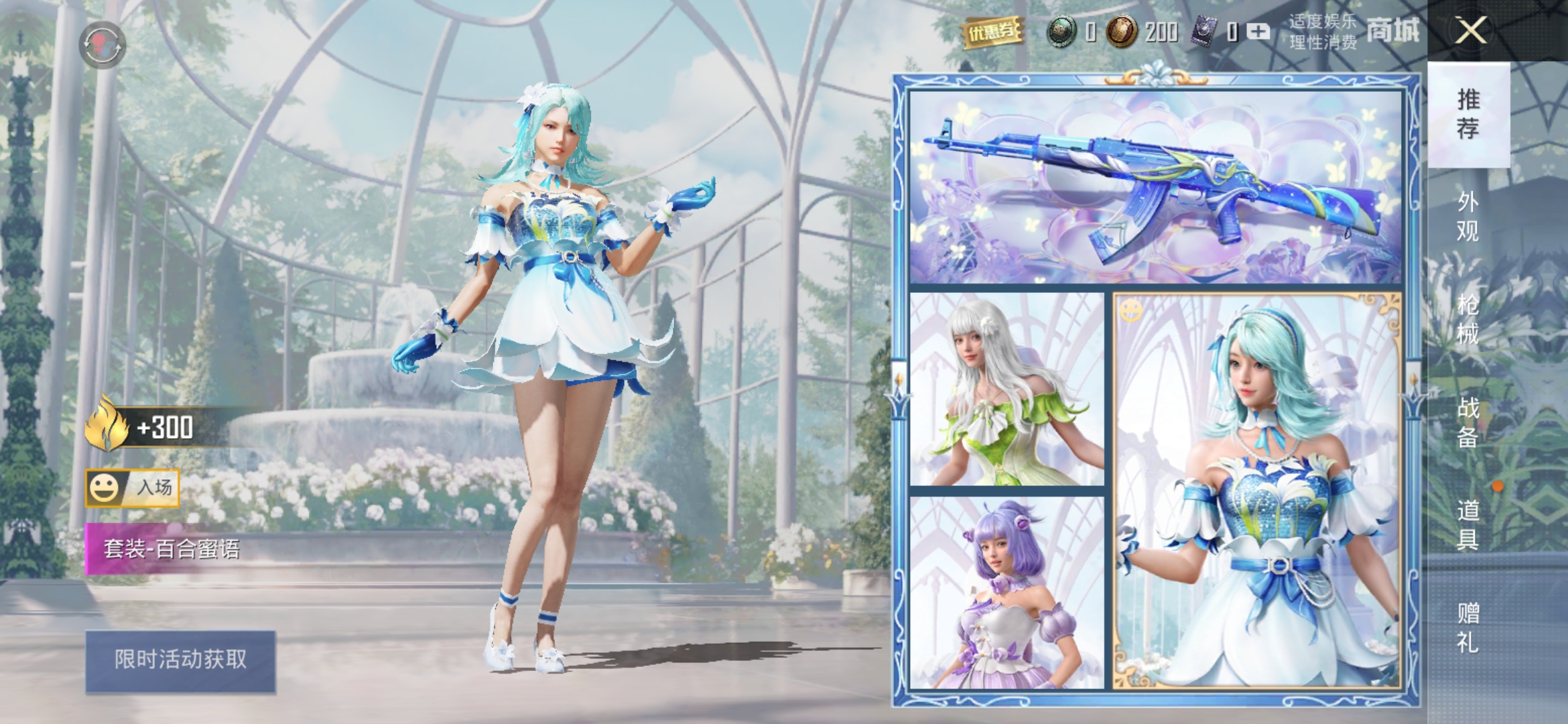This screenshot has height=724, width=1568.
Task: Click the gold coin currency icon
Action: 1122,32
